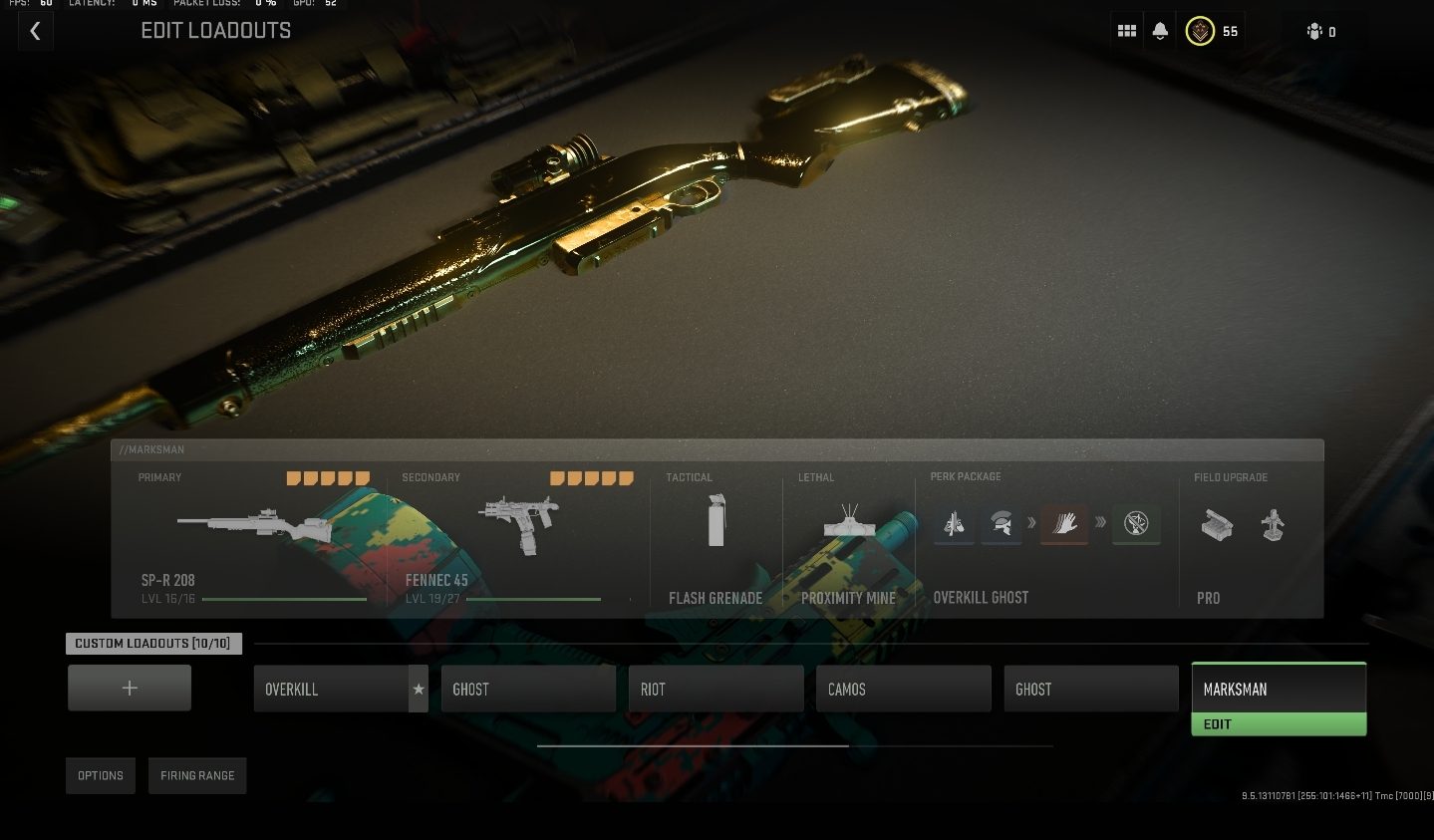
Task: Add a new custom loadout
Action: (130, 688)
